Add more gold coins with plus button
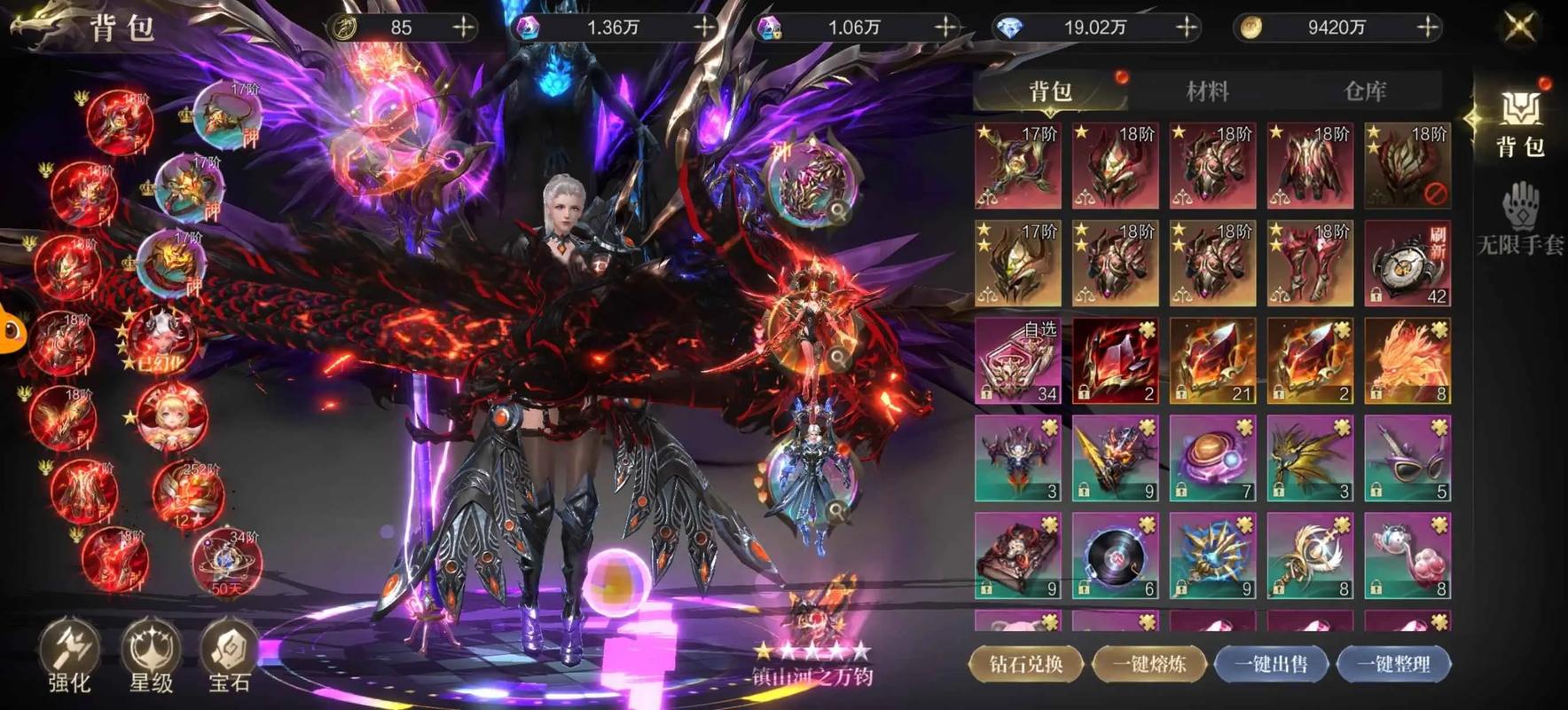The width and height of the screenshot is (1568, 710). [1427, 28]
